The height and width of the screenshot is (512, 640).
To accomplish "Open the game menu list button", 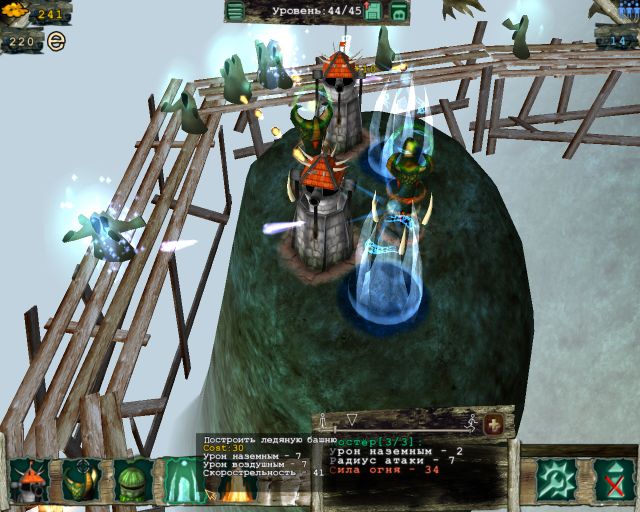I will (x=235, y=12).
